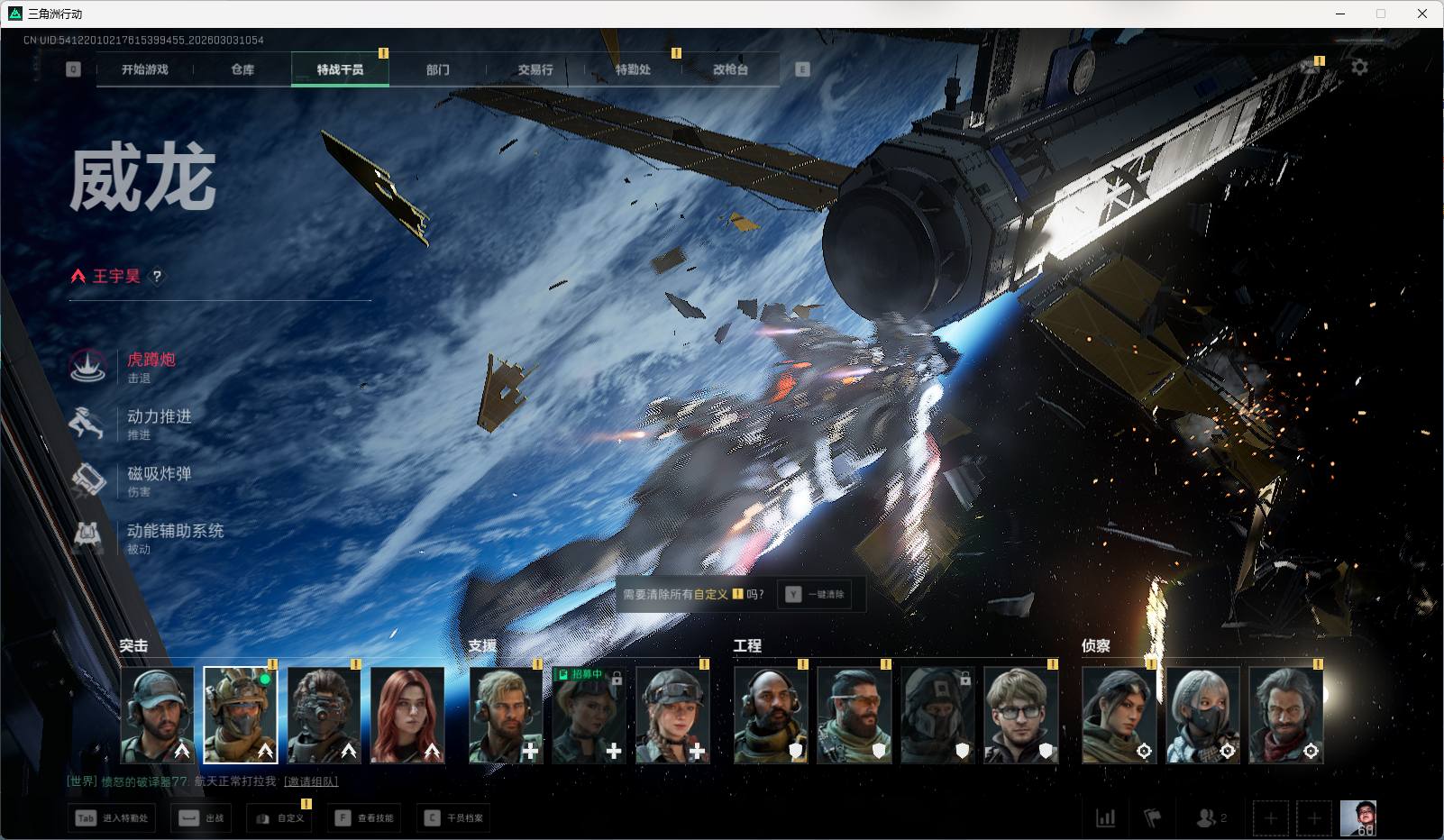Open the gear settings icon

pos(1359,68)
